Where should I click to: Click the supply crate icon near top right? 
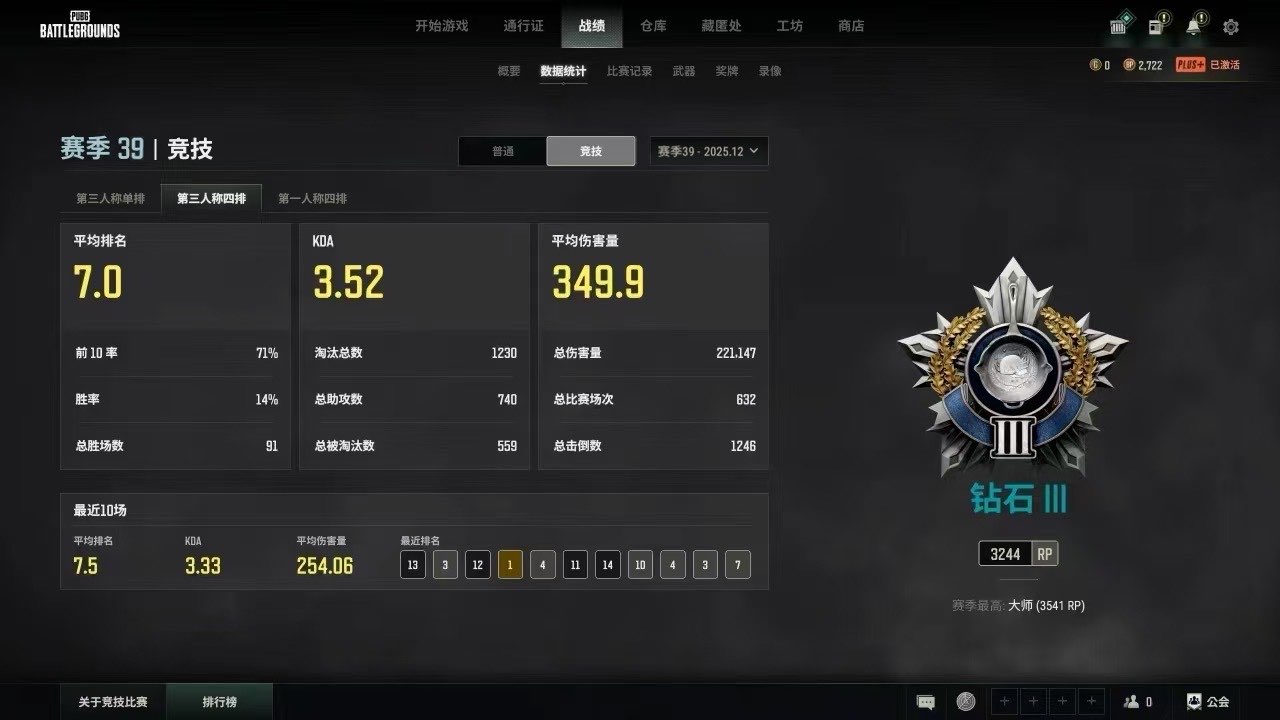click(1117, 27)
